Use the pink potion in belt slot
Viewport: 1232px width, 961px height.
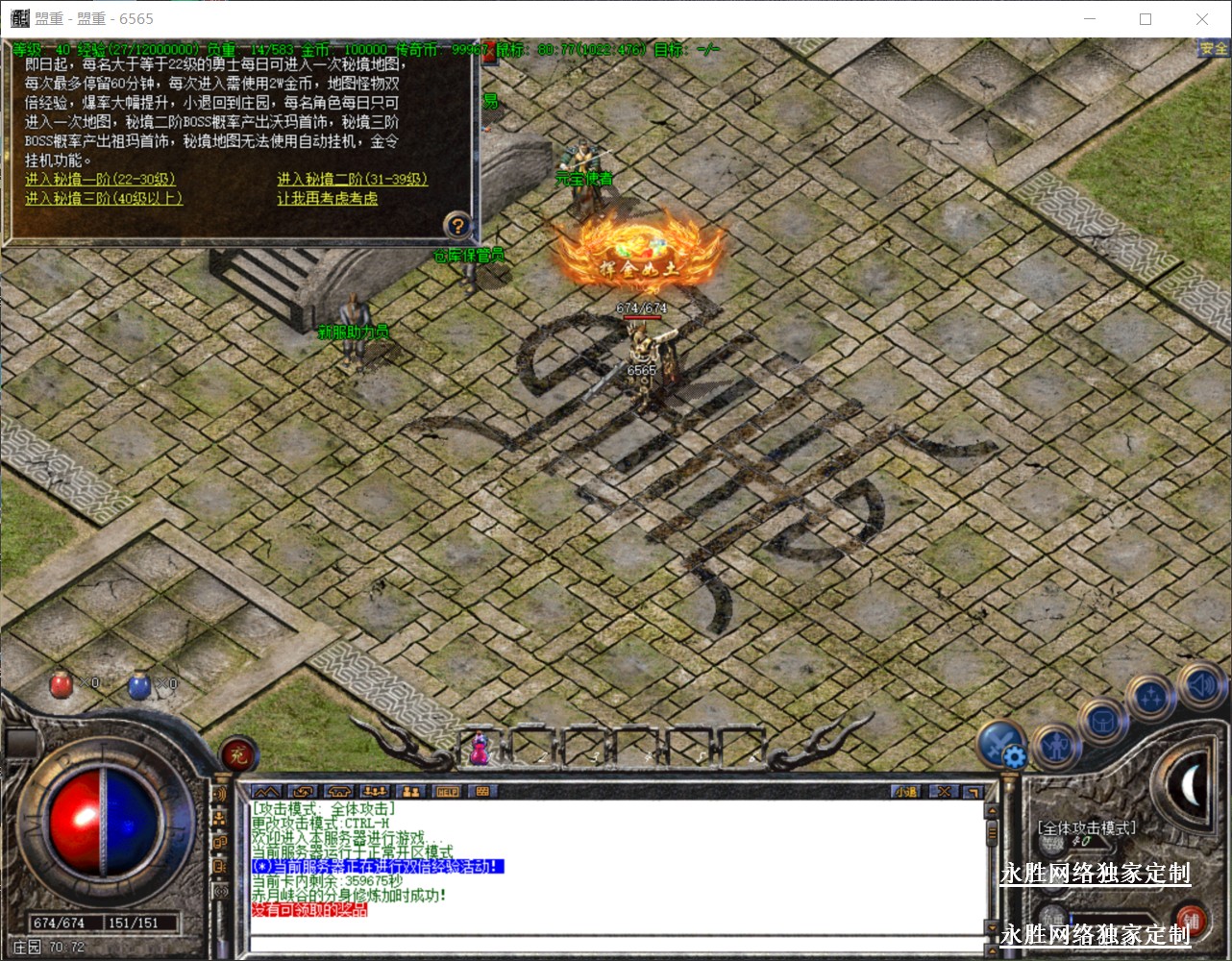tap(479, 749)
